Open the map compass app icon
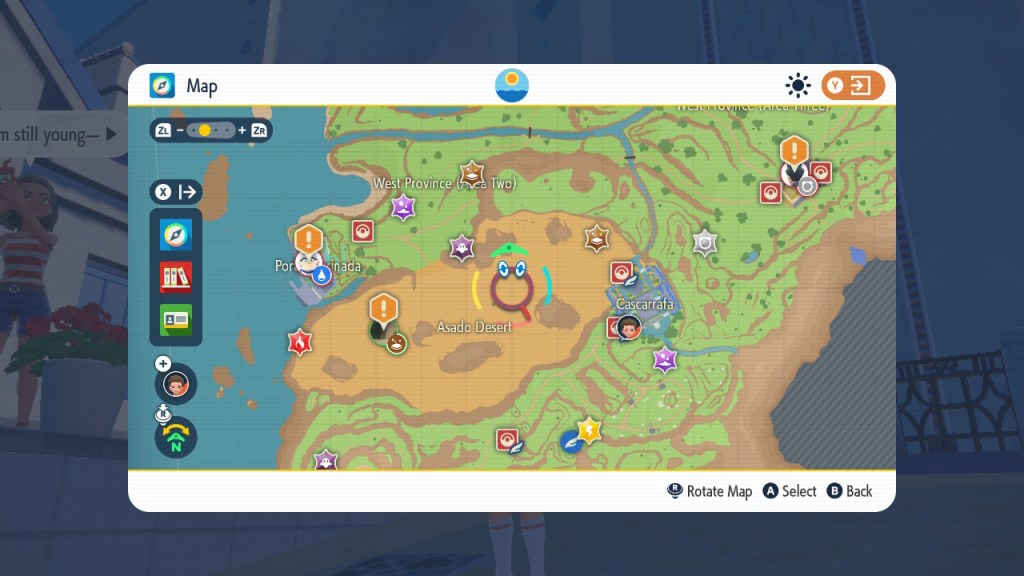This screenshot has height=576, width=1024. 176,235
